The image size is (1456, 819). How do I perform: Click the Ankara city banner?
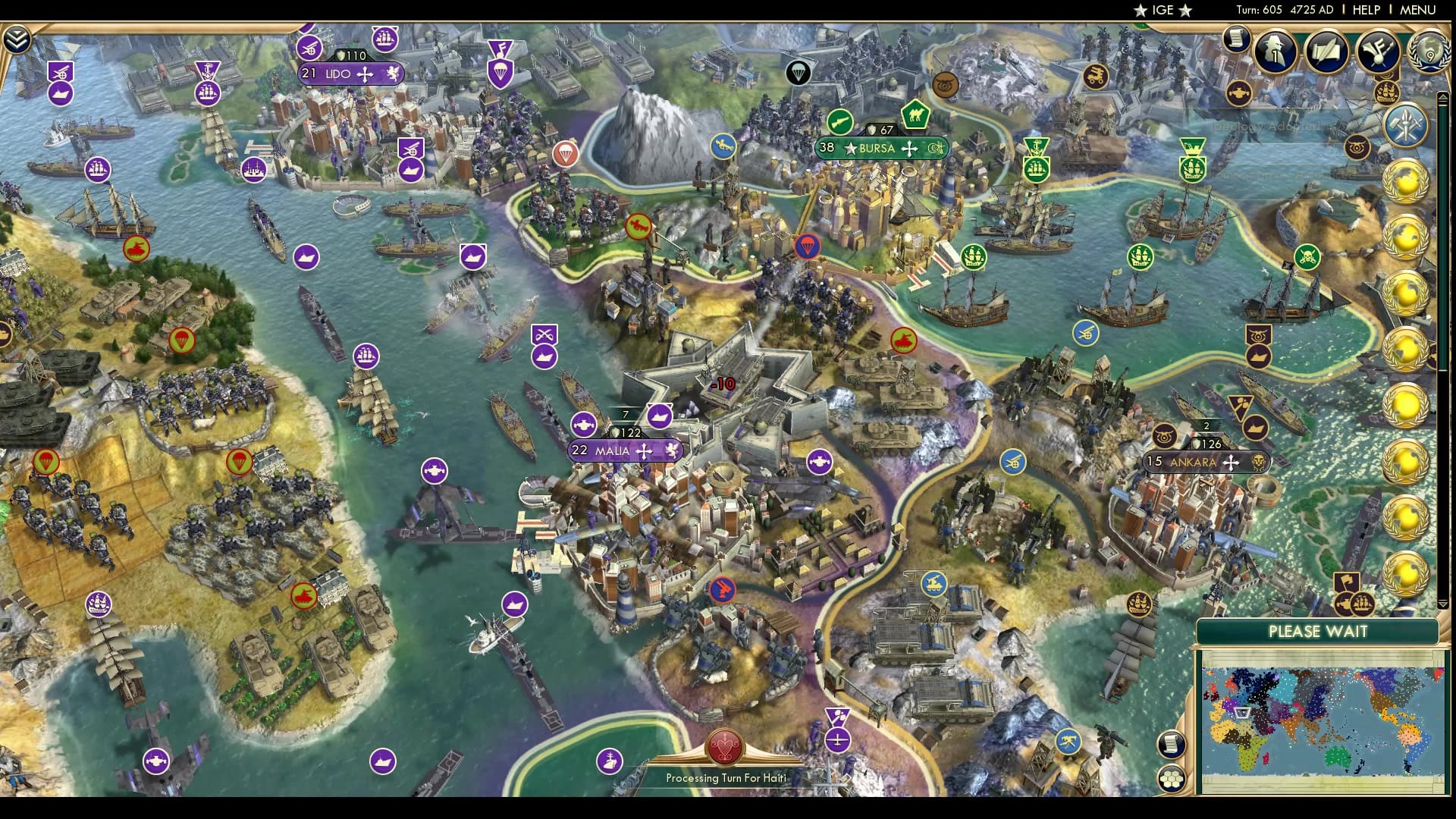(x=1206, y=461)
